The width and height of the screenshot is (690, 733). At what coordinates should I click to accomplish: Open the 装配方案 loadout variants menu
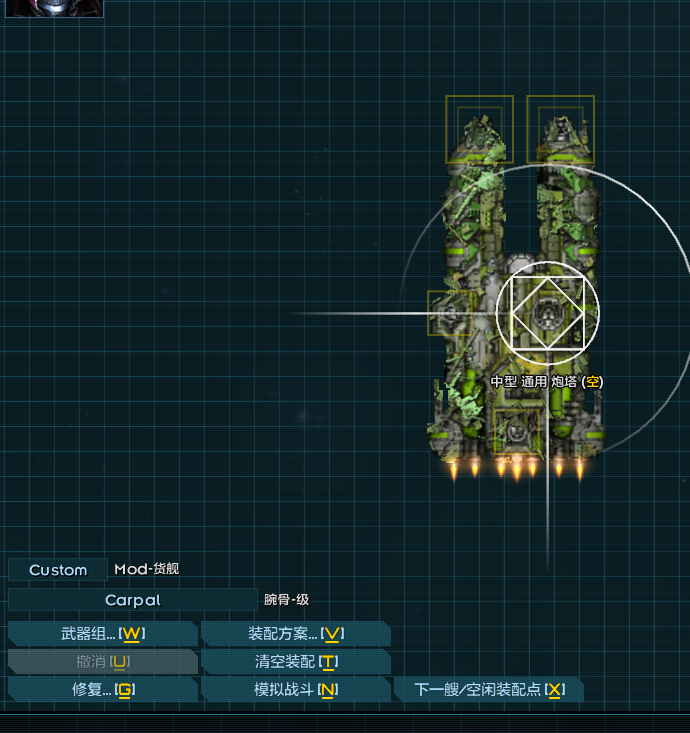tap(296, 634)
